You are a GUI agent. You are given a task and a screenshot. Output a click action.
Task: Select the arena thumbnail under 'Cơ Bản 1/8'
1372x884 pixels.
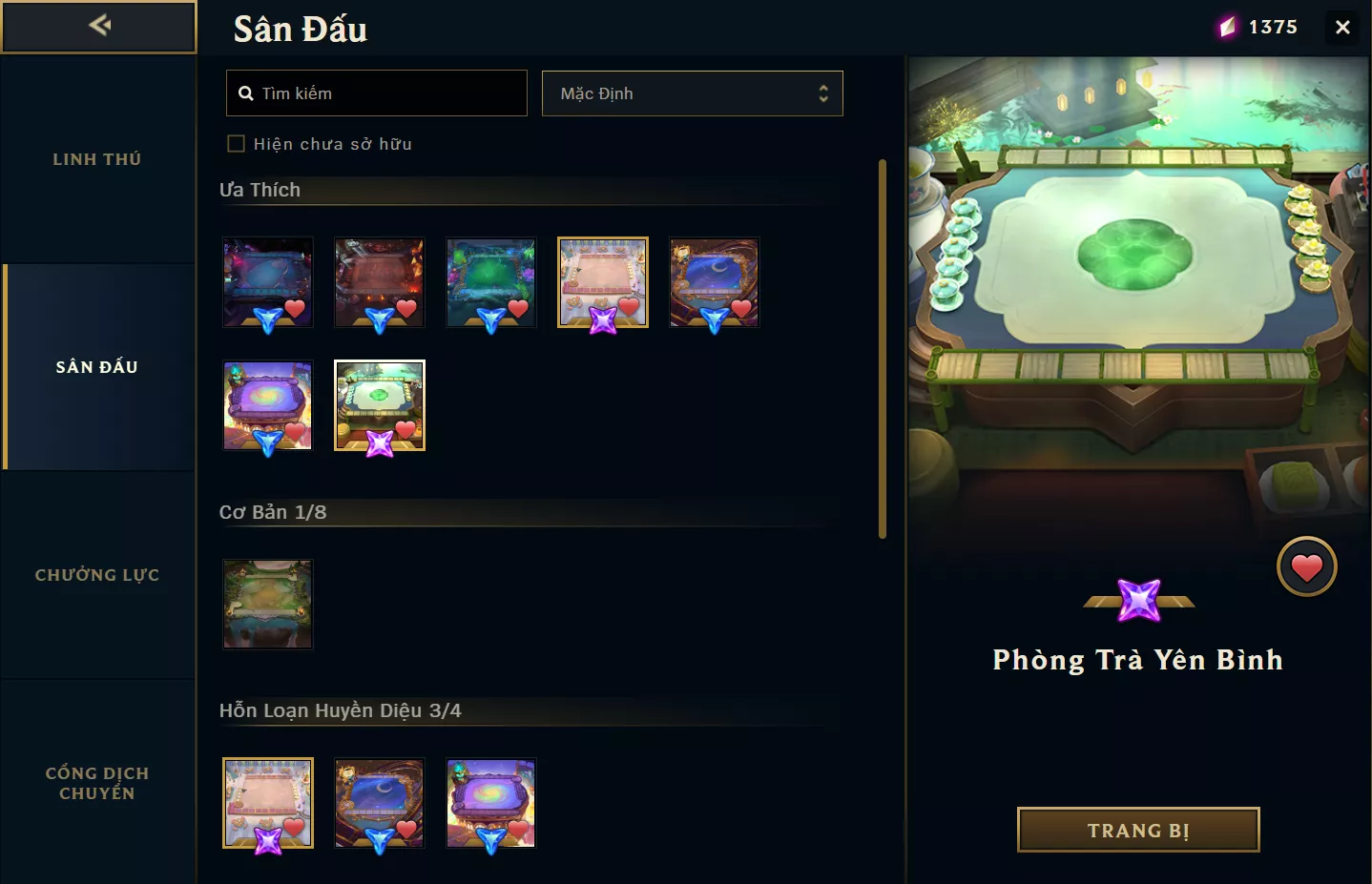pyautogui.click(x=268, y=605)
